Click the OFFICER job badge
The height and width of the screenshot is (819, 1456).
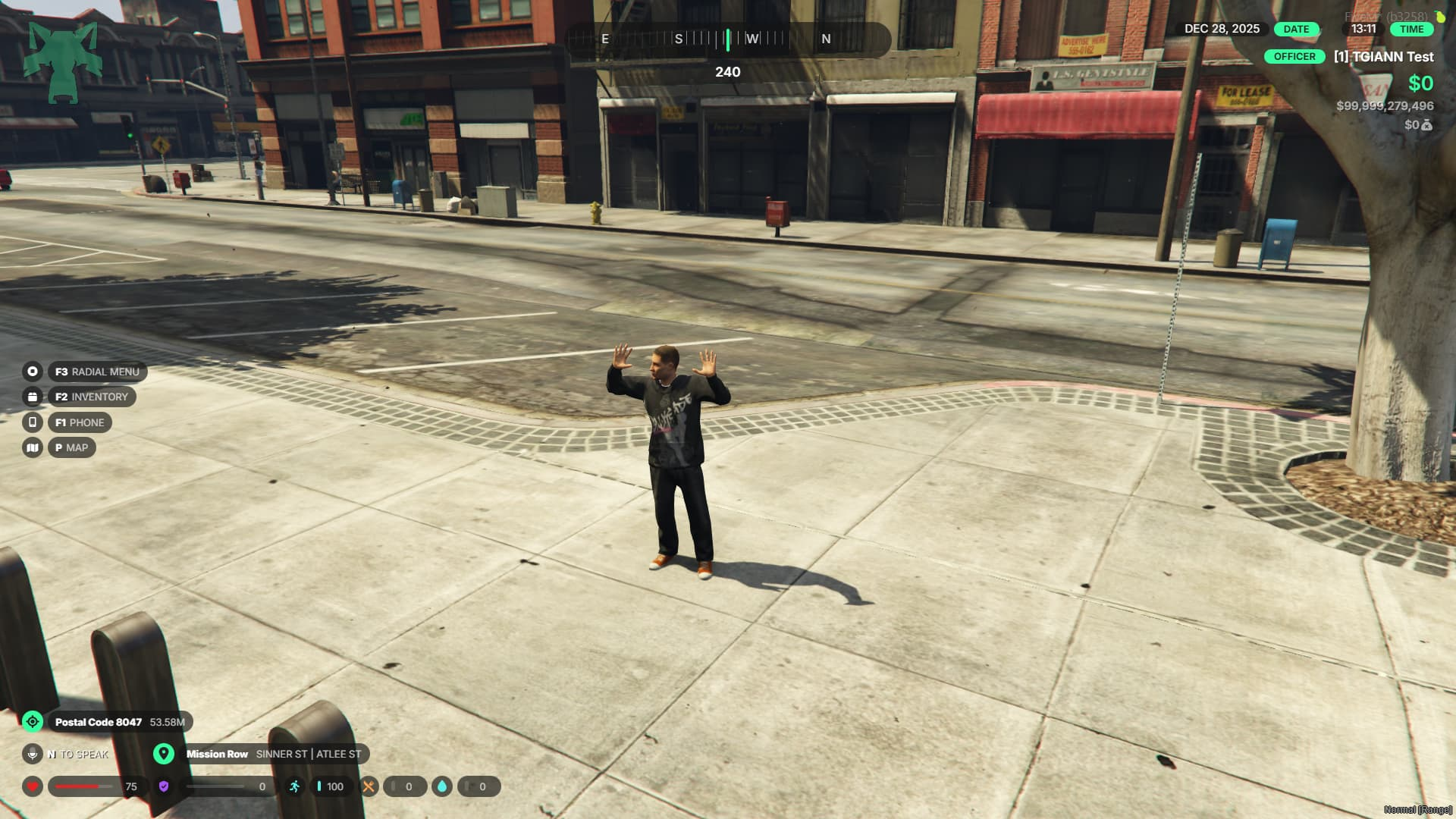coord(1294,57)
